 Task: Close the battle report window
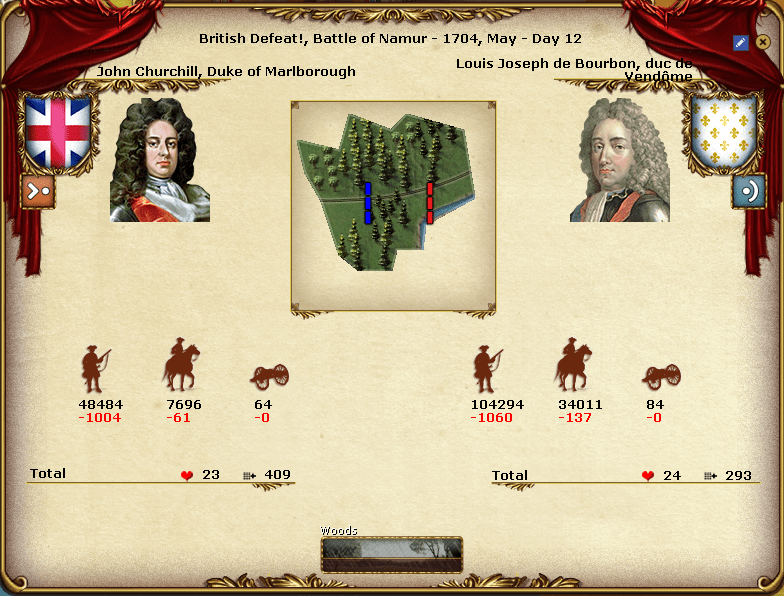[762, 42]
